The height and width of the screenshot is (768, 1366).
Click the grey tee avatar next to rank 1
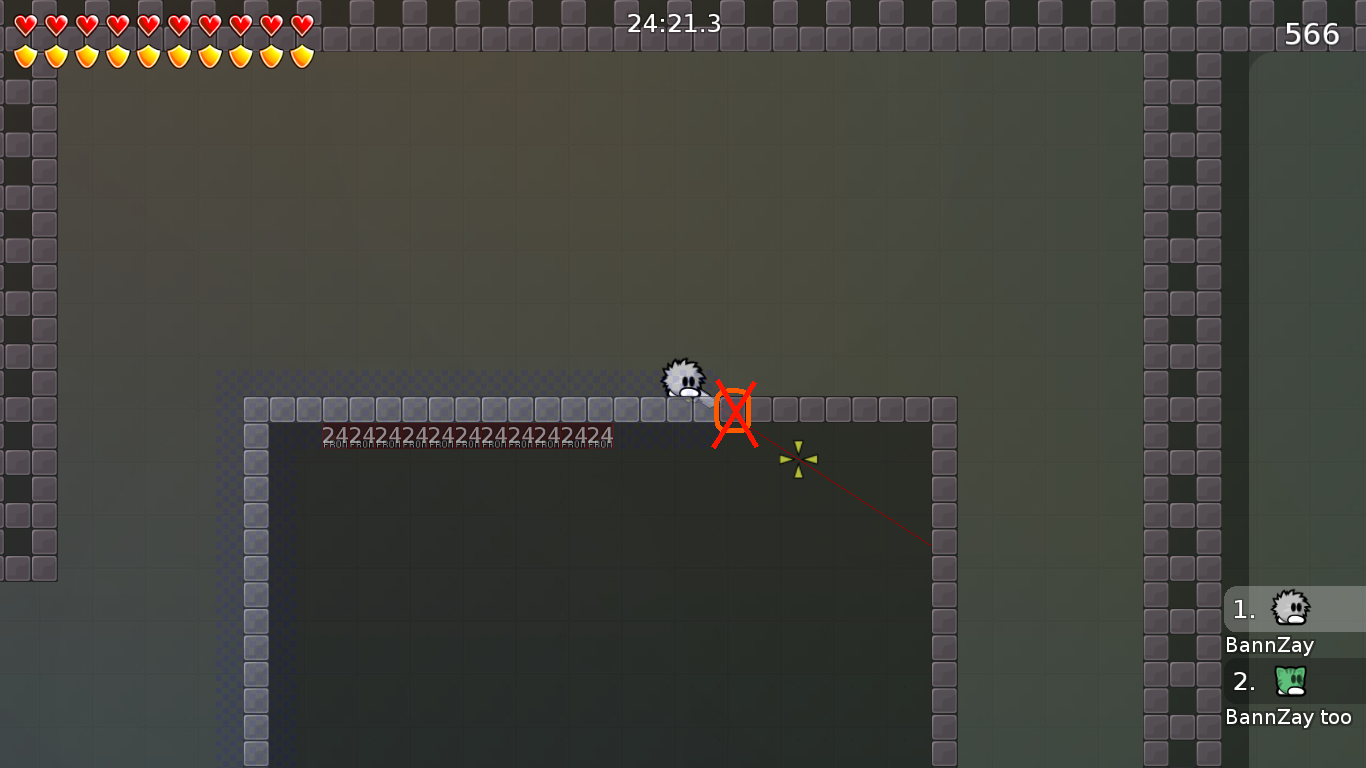1292,609
